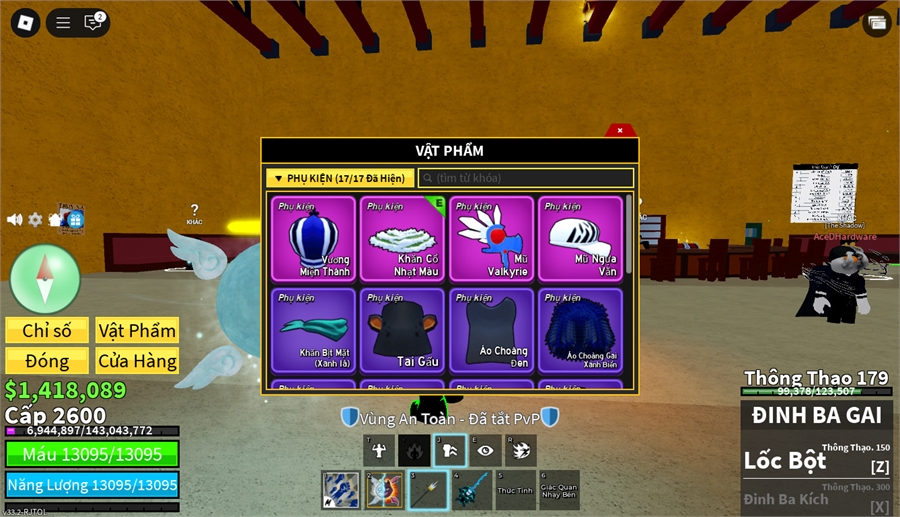Choose the Áo Choàng Đen black cape
Viewport: 900px width, 517px height.
coord(491,330)
